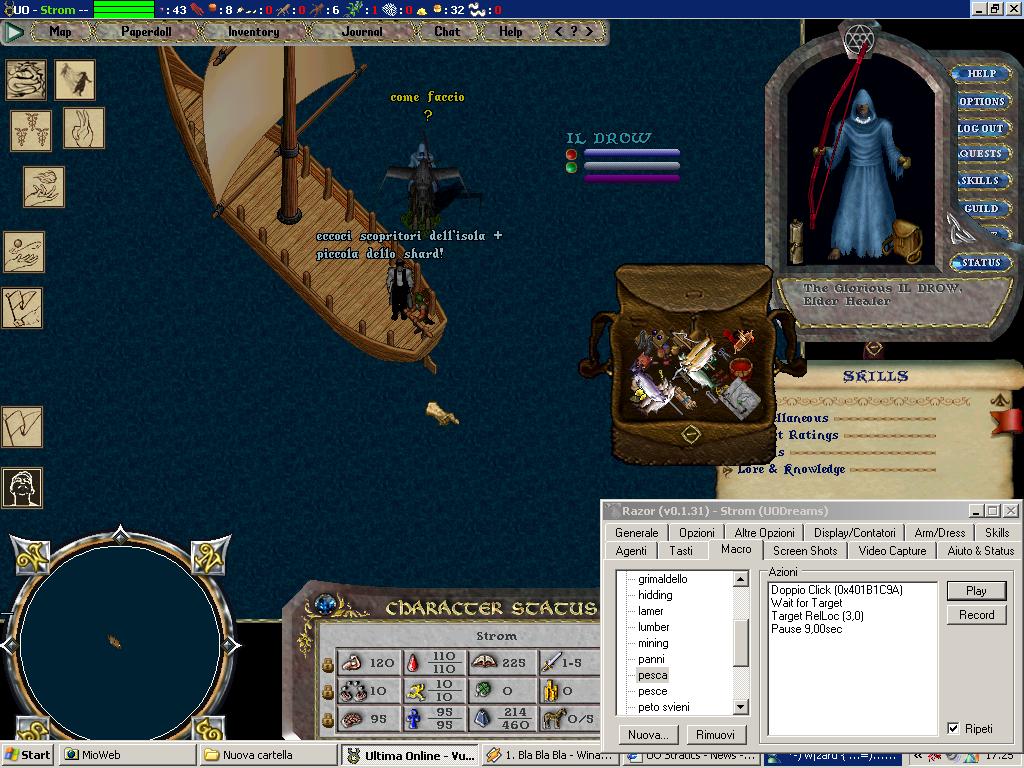Image resolution: width=1024 pixels, height=768 pixels.
Task: Click the Record button in Razor
Action: pos(976,615)
